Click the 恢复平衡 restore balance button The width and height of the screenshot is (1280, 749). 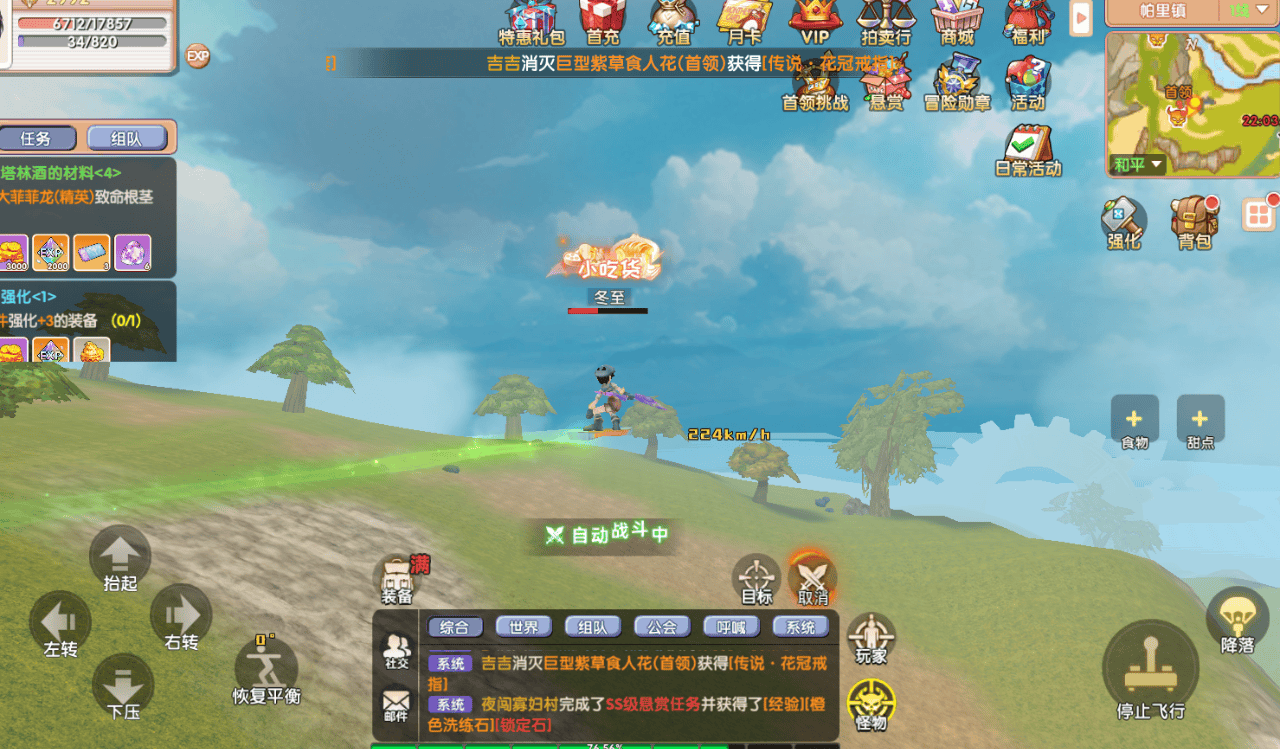(266, 668)
